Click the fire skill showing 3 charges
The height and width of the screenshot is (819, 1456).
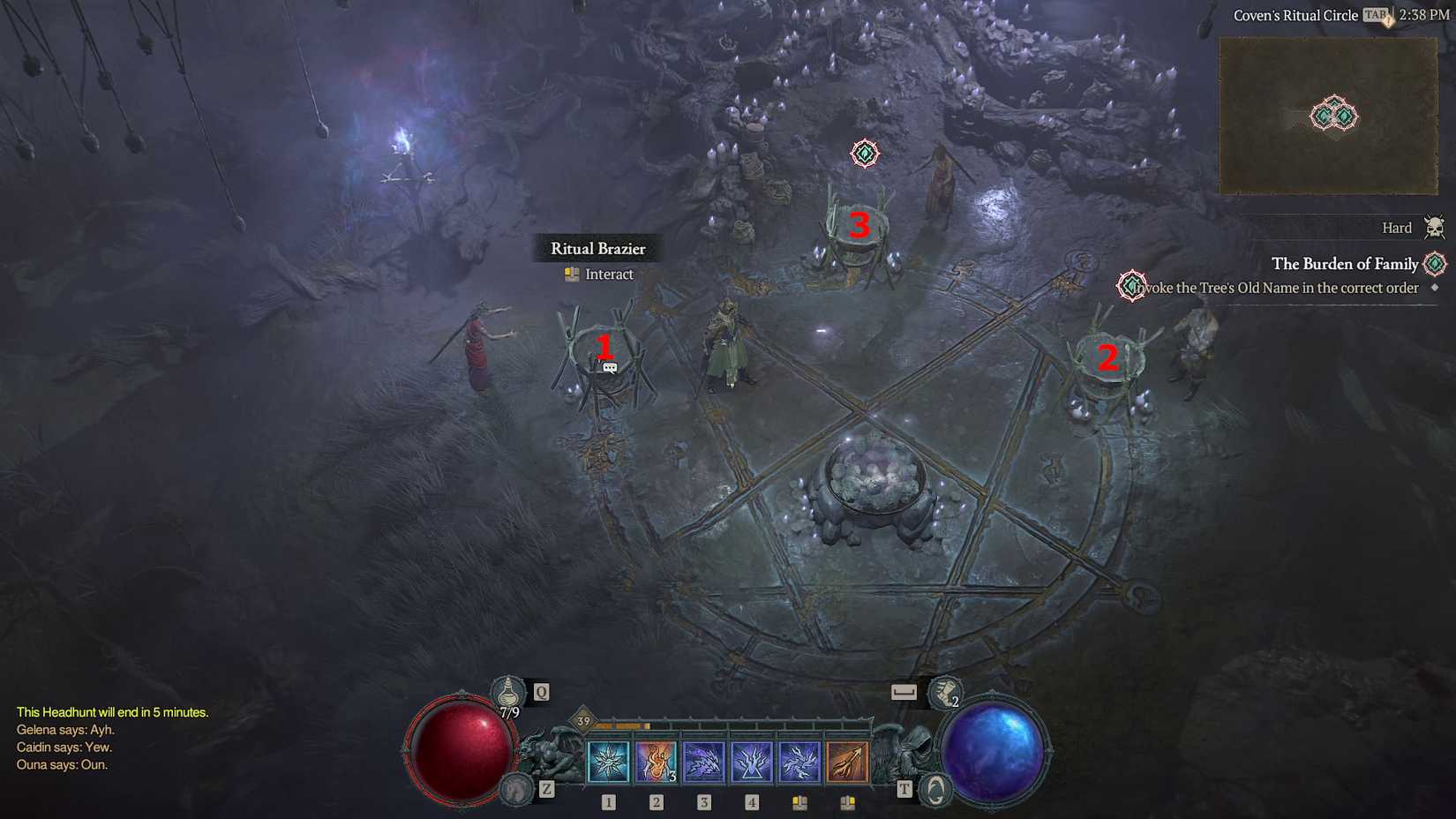click(655, 761)
